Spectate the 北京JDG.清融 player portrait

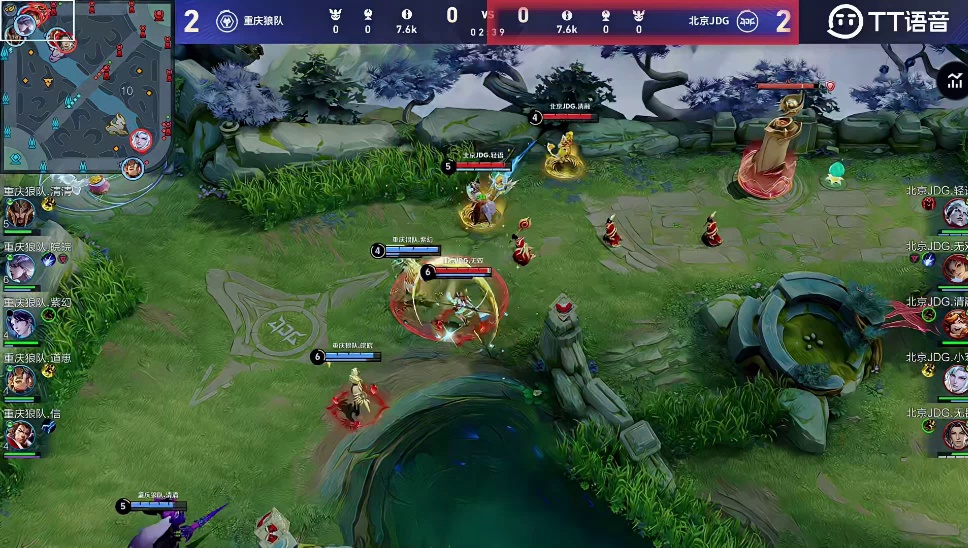[954, 323]
